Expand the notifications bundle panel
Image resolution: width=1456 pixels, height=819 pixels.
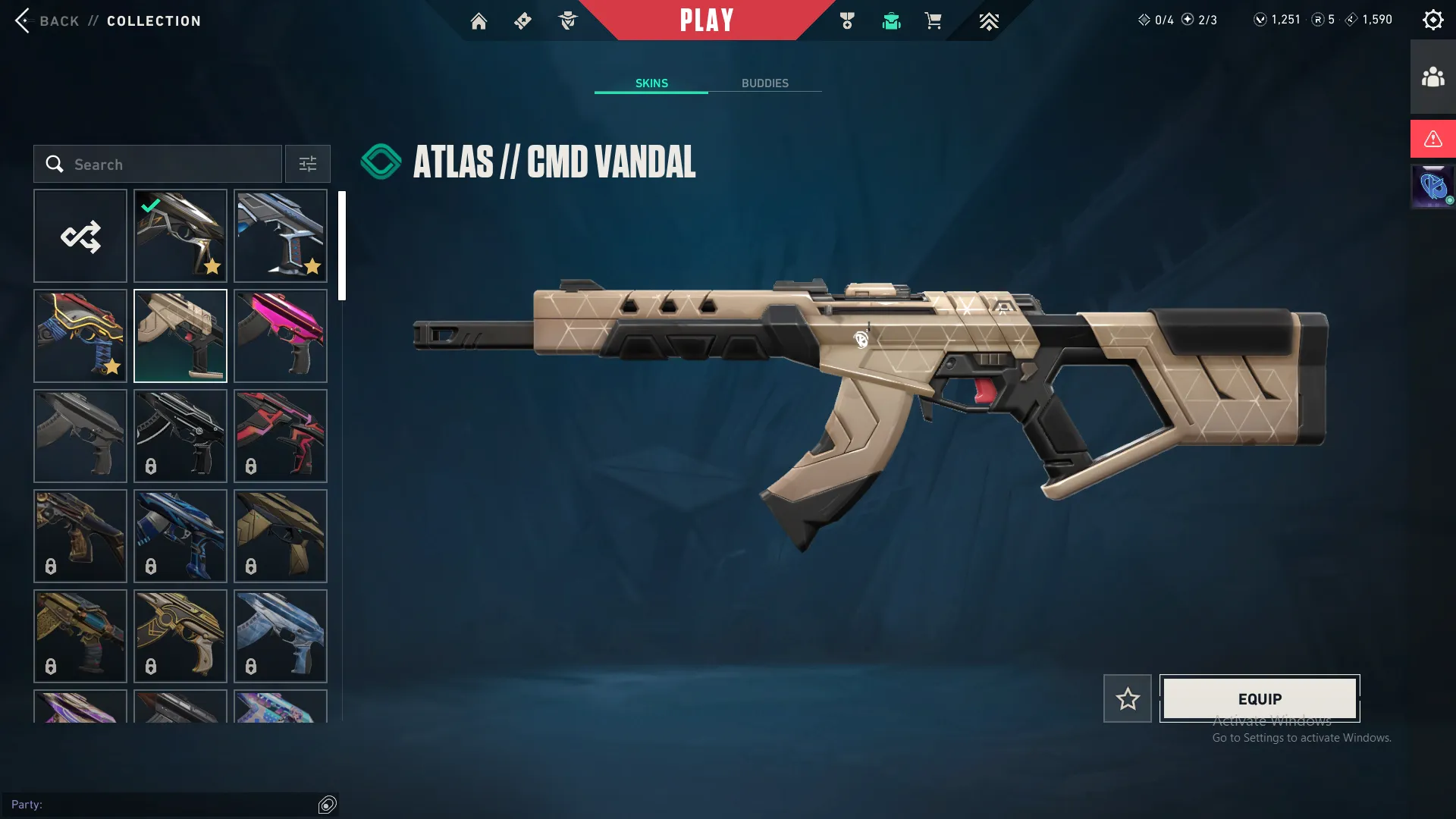(1432, 186)
